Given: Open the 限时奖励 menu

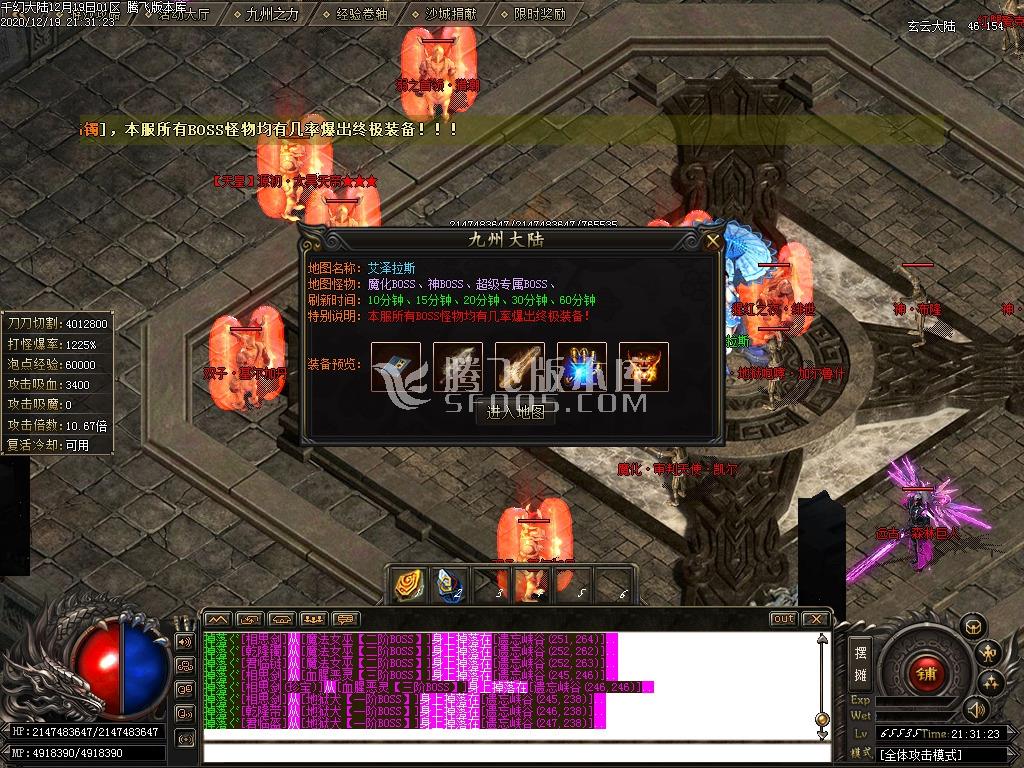Looking at the screenshot, I should 539,14.
